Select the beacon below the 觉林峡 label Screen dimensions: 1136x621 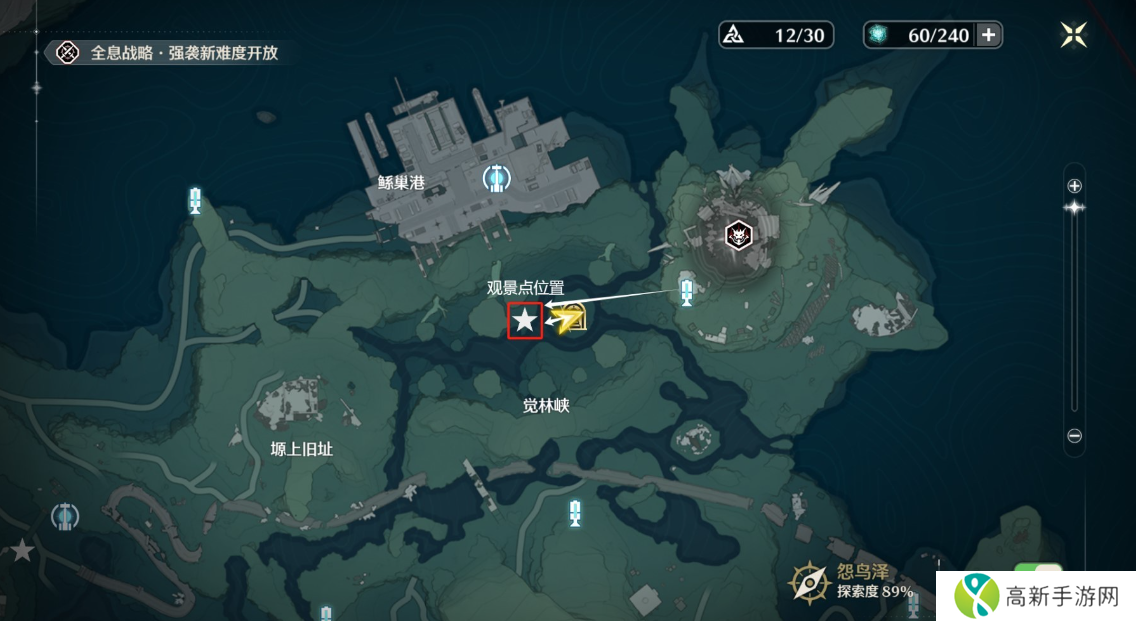tap(574, 513)
